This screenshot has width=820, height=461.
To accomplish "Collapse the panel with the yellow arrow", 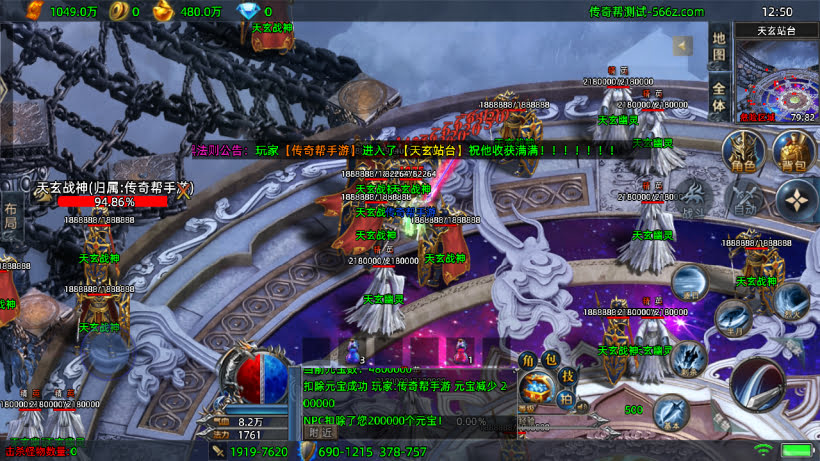I will 683,45.
